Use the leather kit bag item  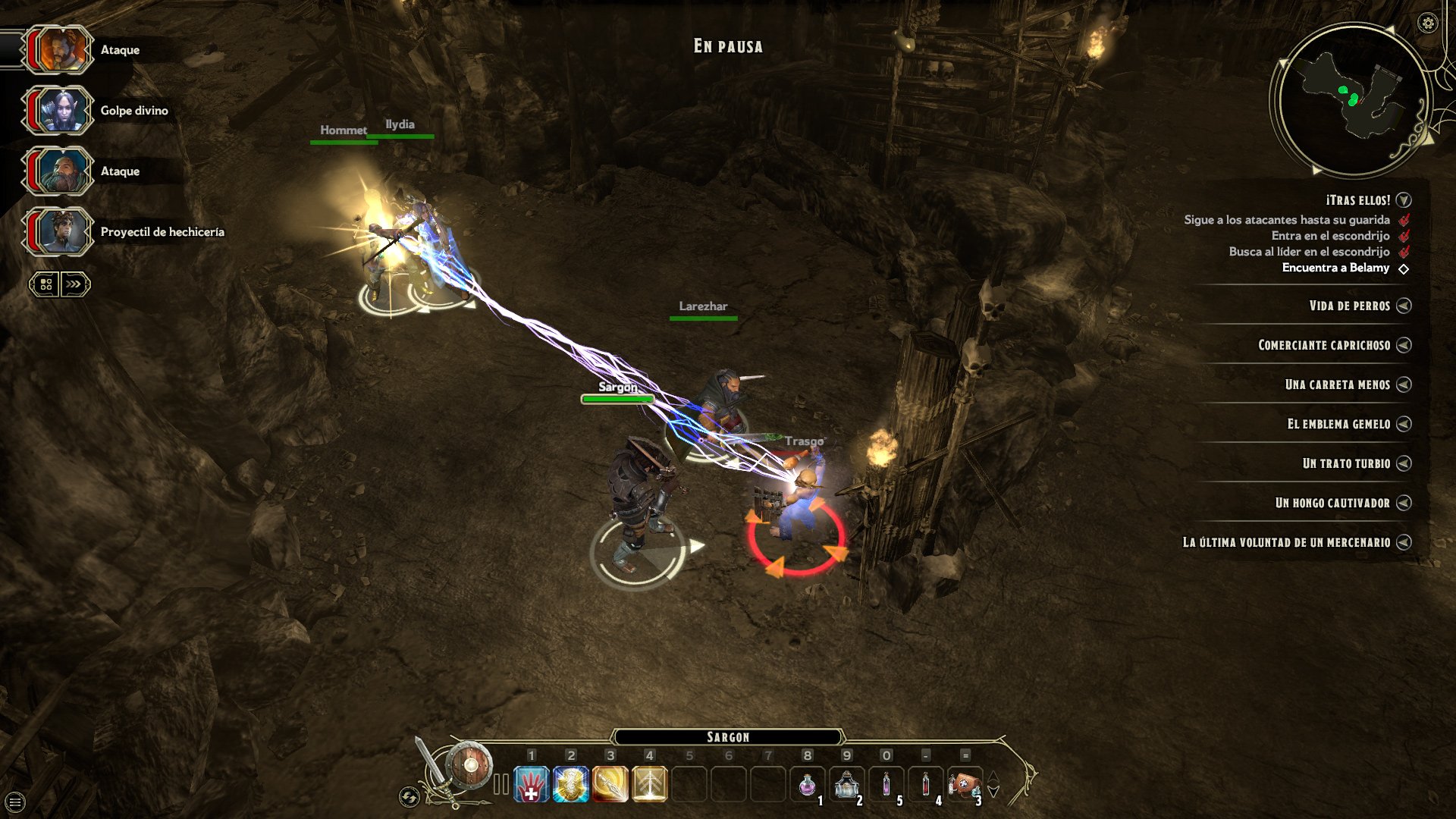[x=964, y=785]
